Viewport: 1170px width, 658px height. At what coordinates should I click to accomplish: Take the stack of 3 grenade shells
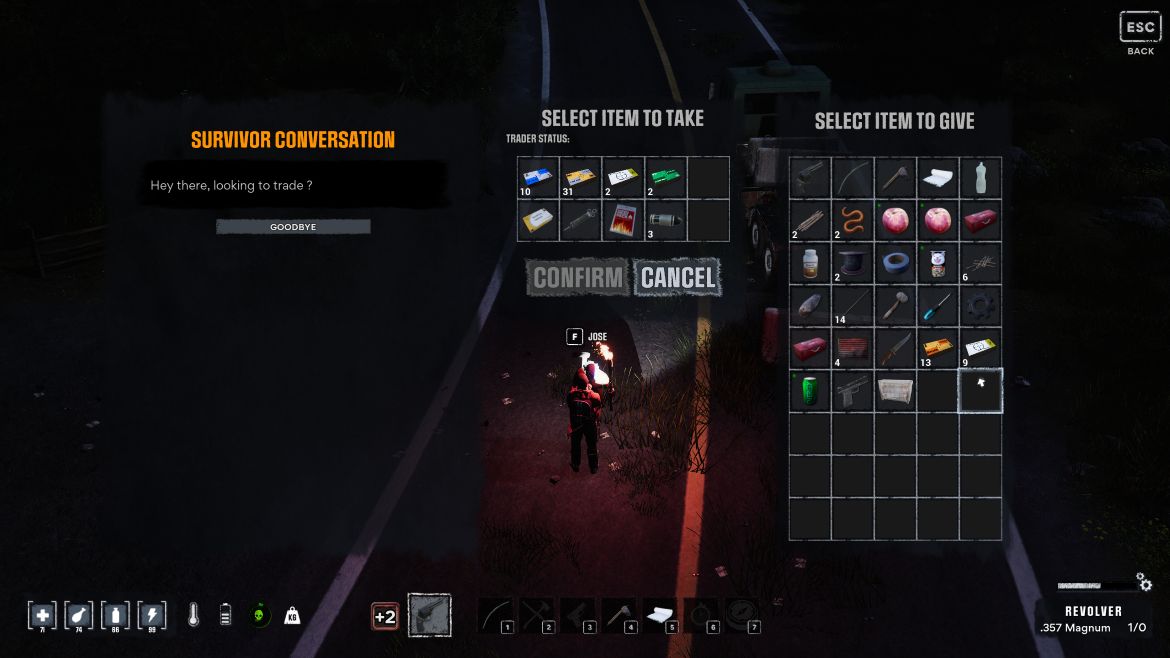(665, 220)
